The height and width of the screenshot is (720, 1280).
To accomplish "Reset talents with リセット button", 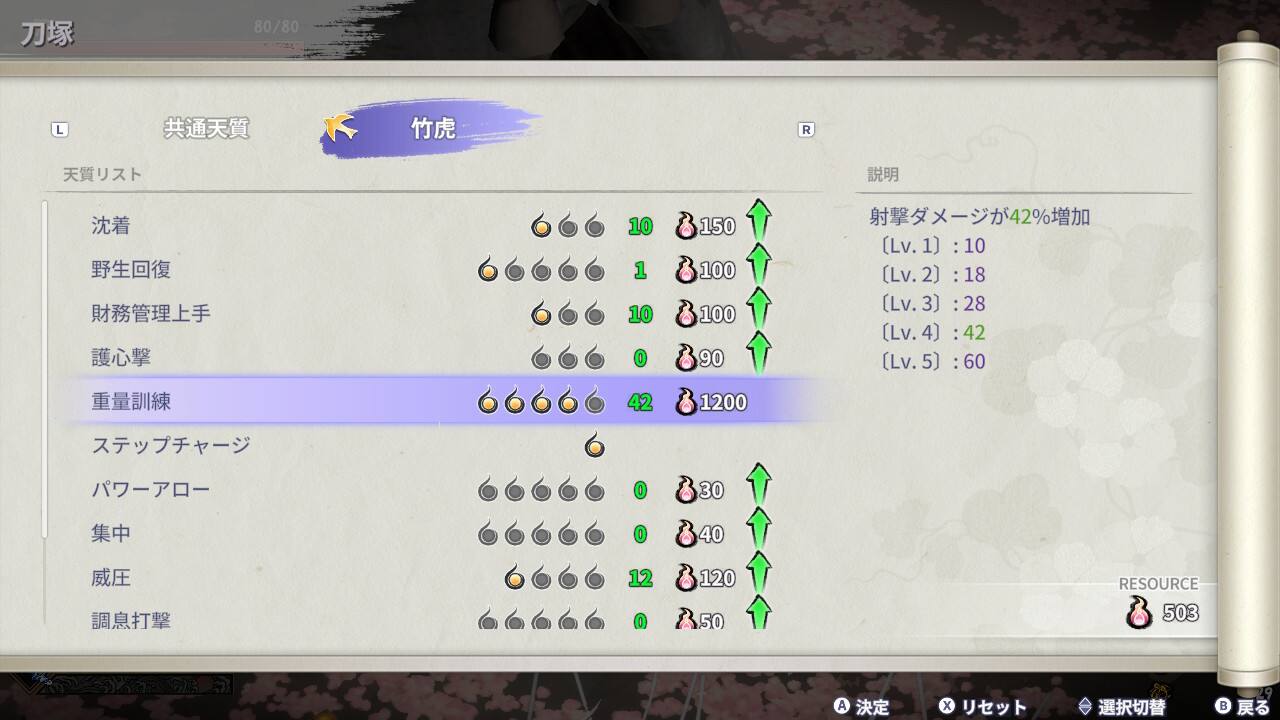I will coord(983,707).
